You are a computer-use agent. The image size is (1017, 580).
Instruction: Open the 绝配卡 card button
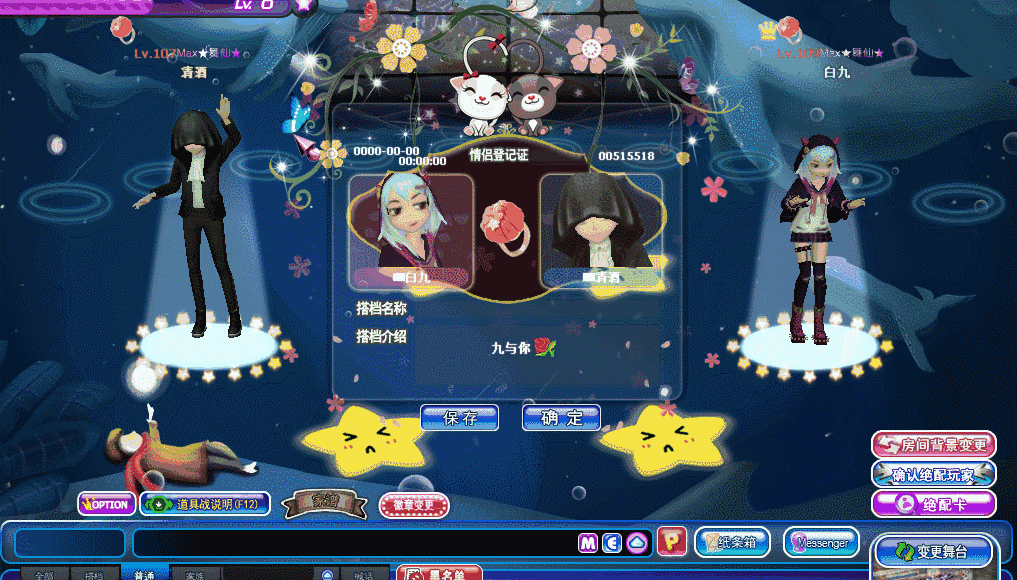tap(934, 503)
